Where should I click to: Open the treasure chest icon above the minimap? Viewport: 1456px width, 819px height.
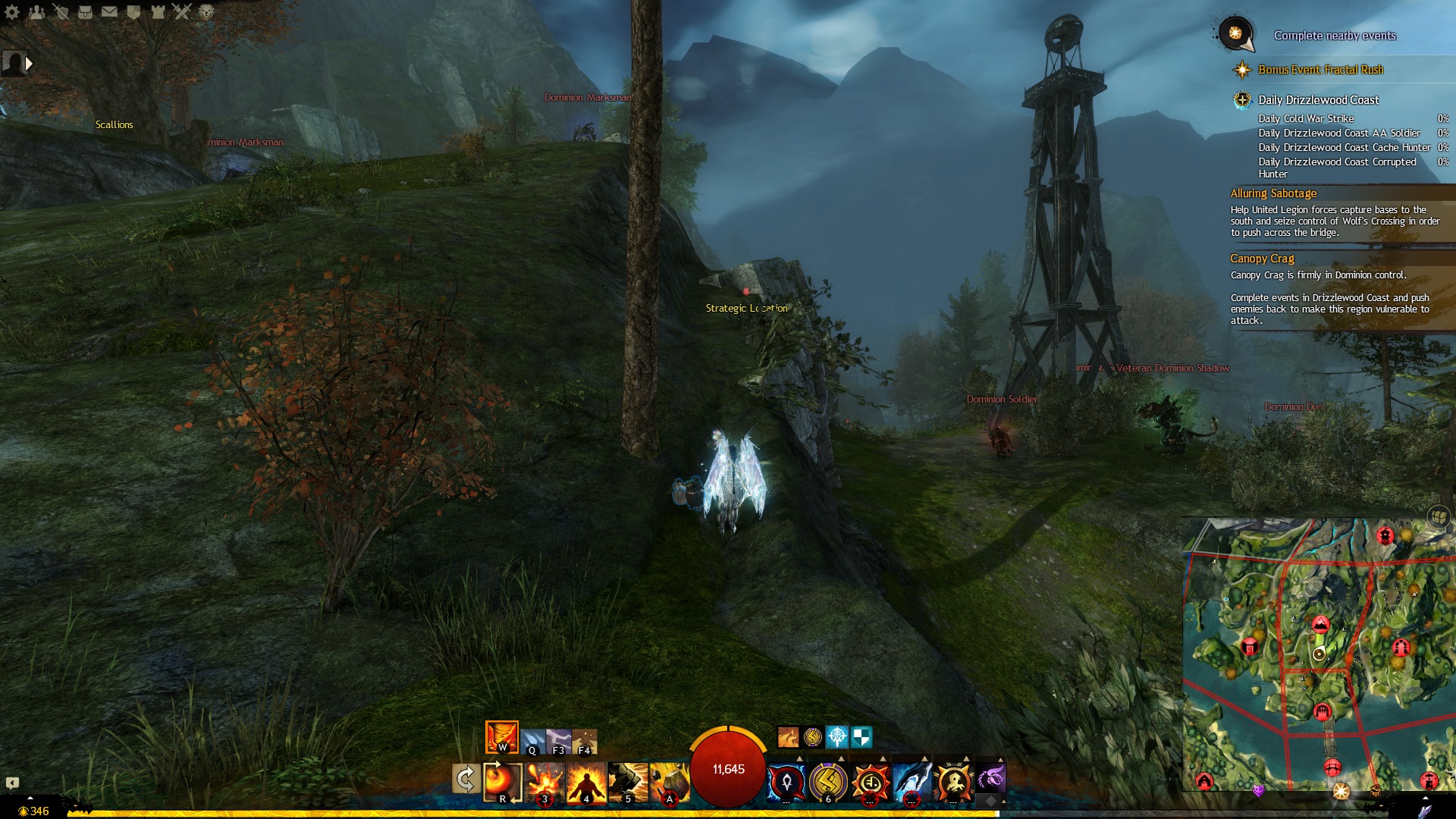(1439, 516)
